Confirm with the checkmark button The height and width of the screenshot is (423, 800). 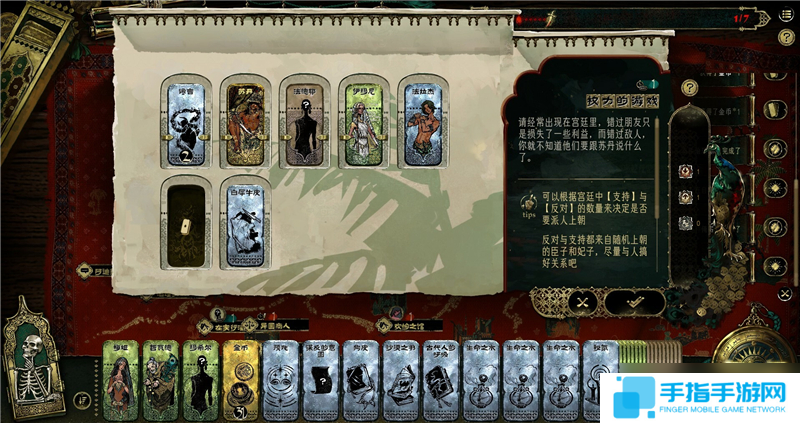coord(633,300)
